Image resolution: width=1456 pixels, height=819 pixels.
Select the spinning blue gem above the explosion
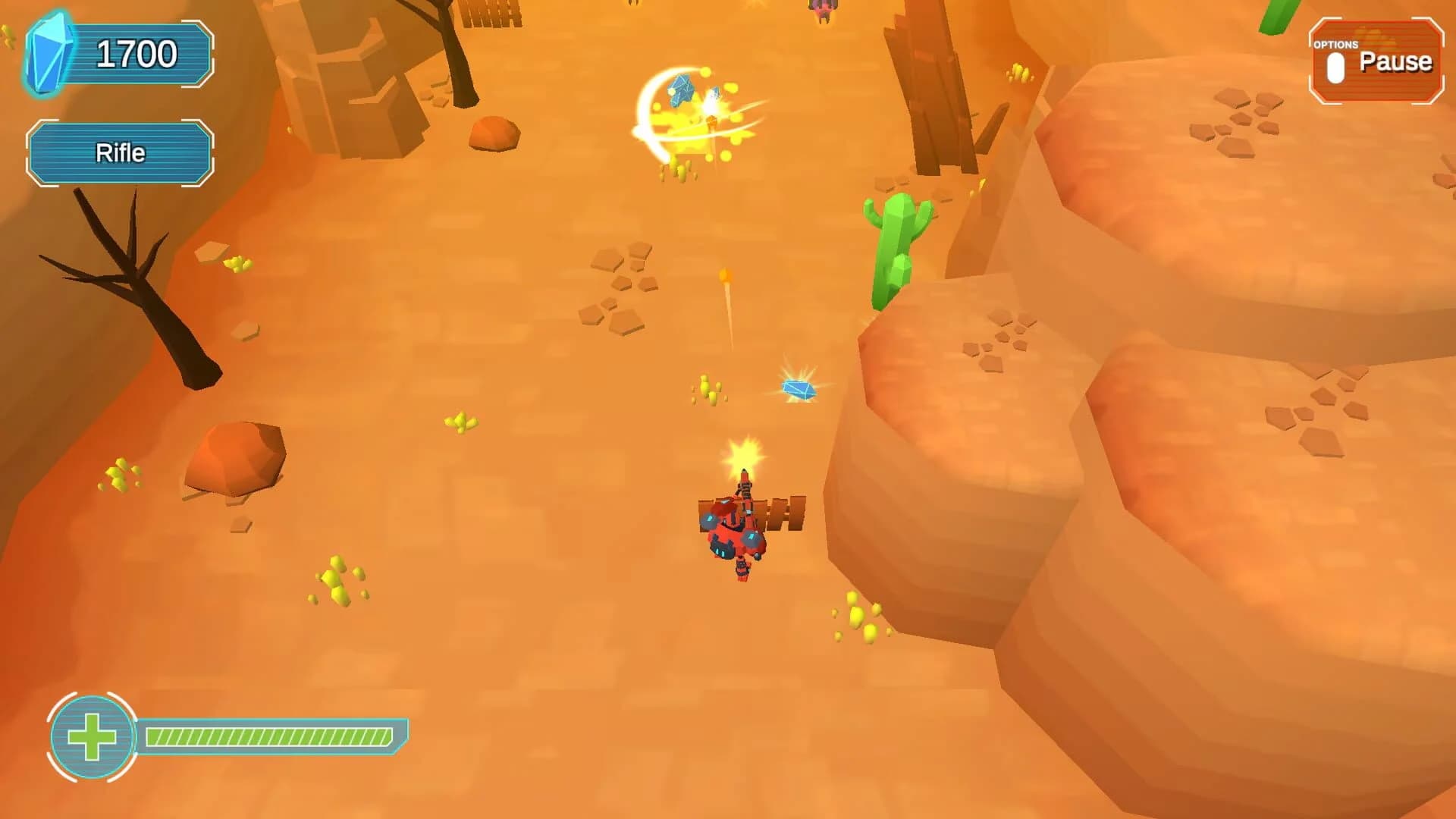point(680,91)
